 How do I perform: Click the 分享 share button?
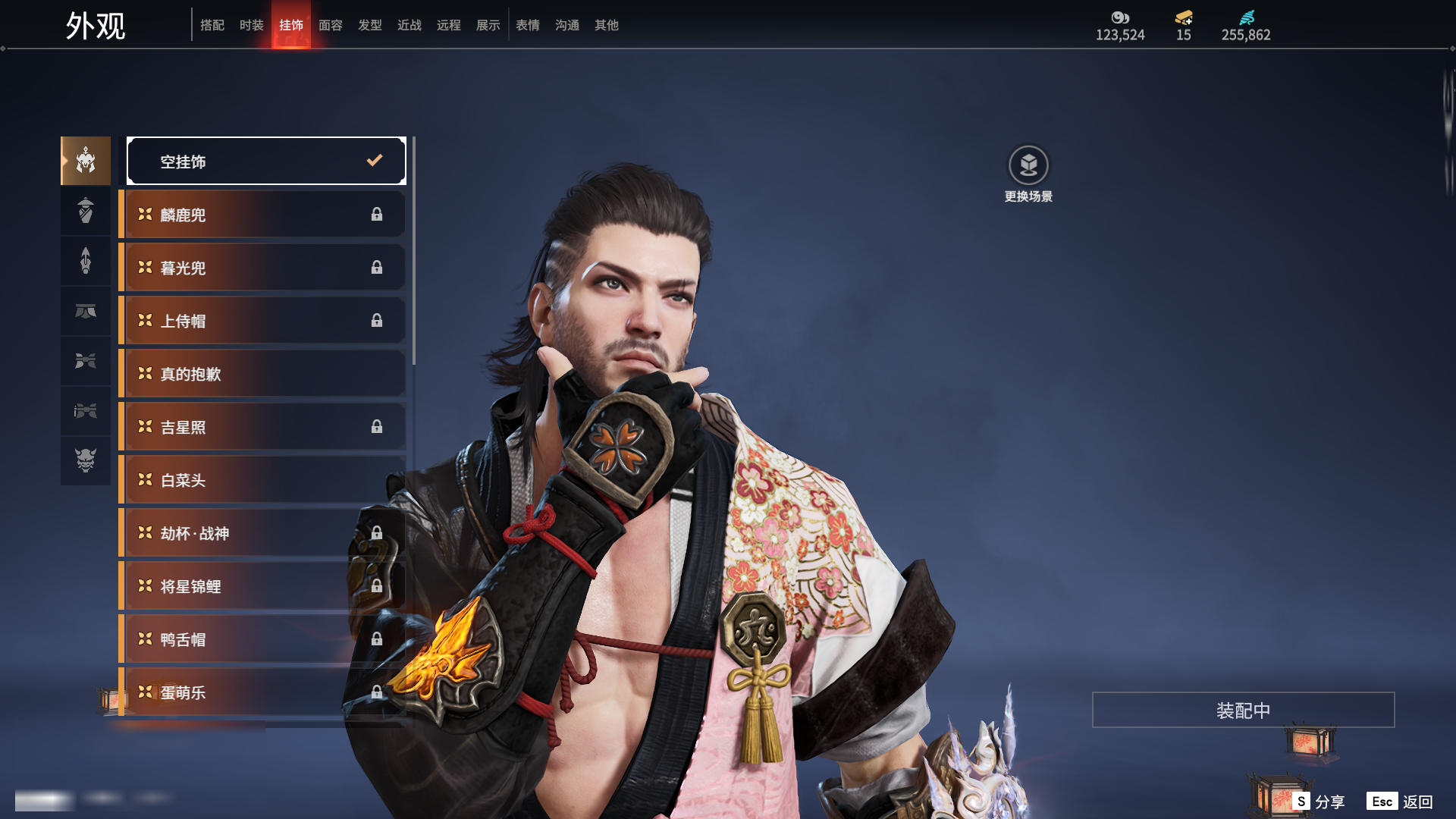click(1319, 802)
